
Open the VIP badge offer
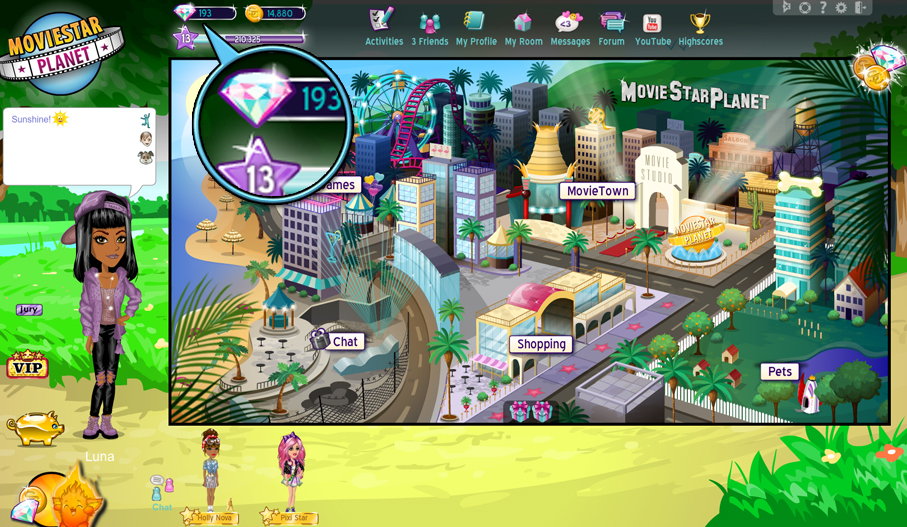tap(27, 366)
